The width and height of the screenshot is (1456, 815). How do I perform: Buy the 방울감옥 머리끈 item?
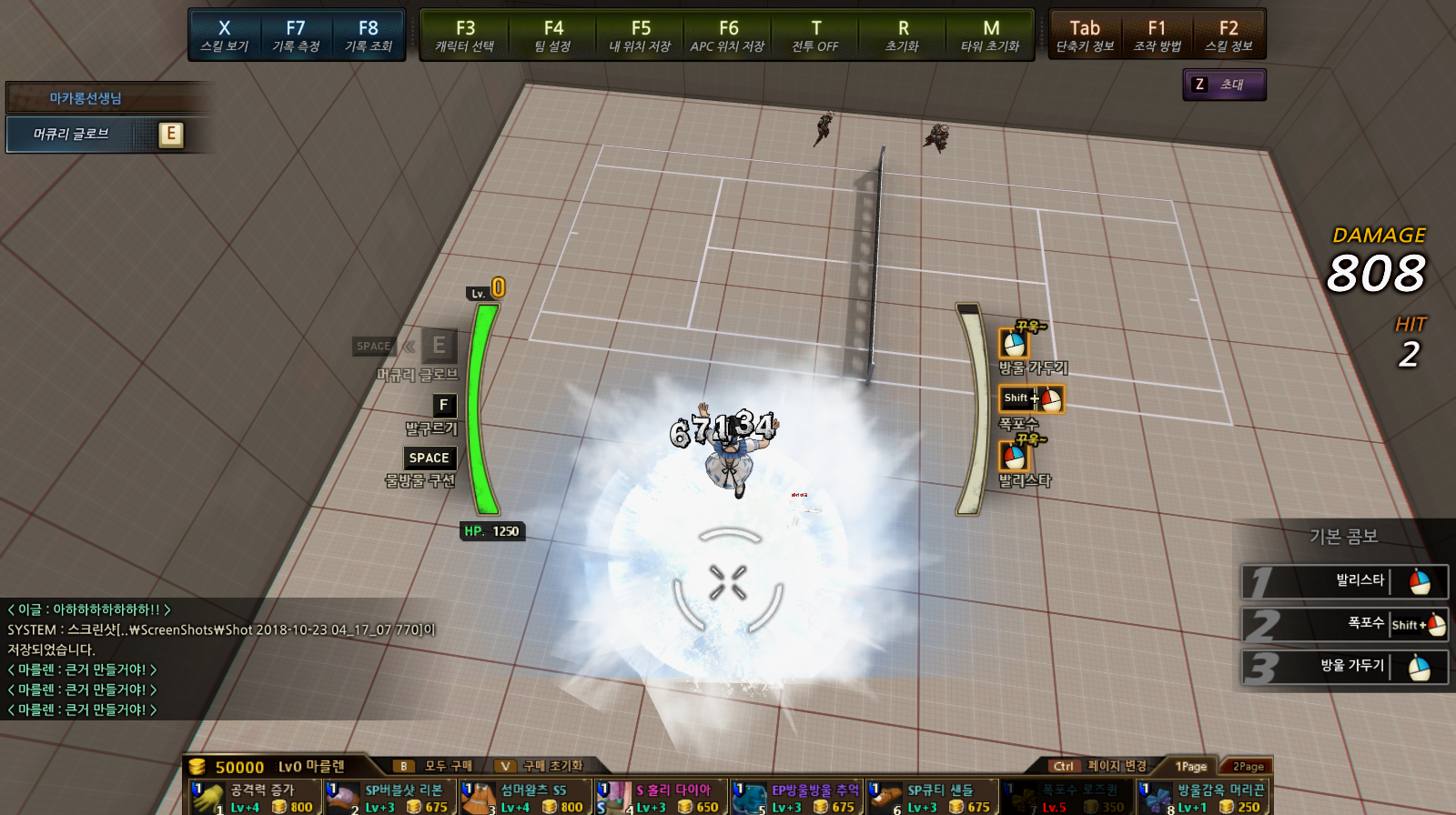1204,798
